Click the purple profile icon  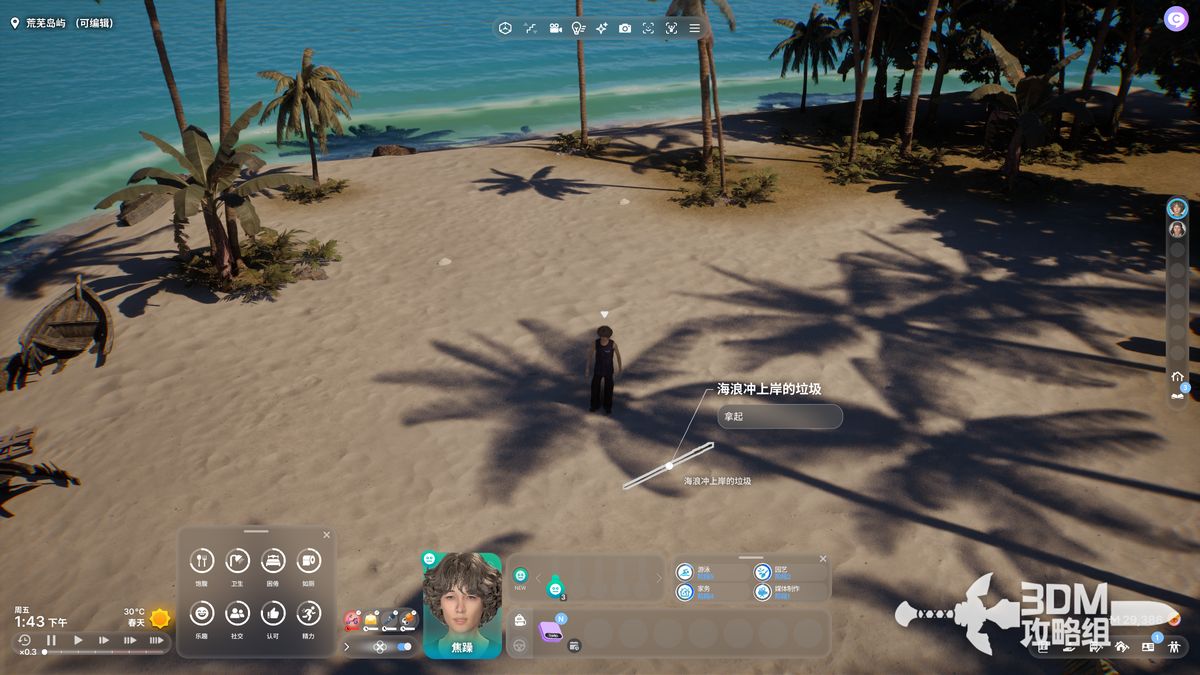[x=1175, y=18]
